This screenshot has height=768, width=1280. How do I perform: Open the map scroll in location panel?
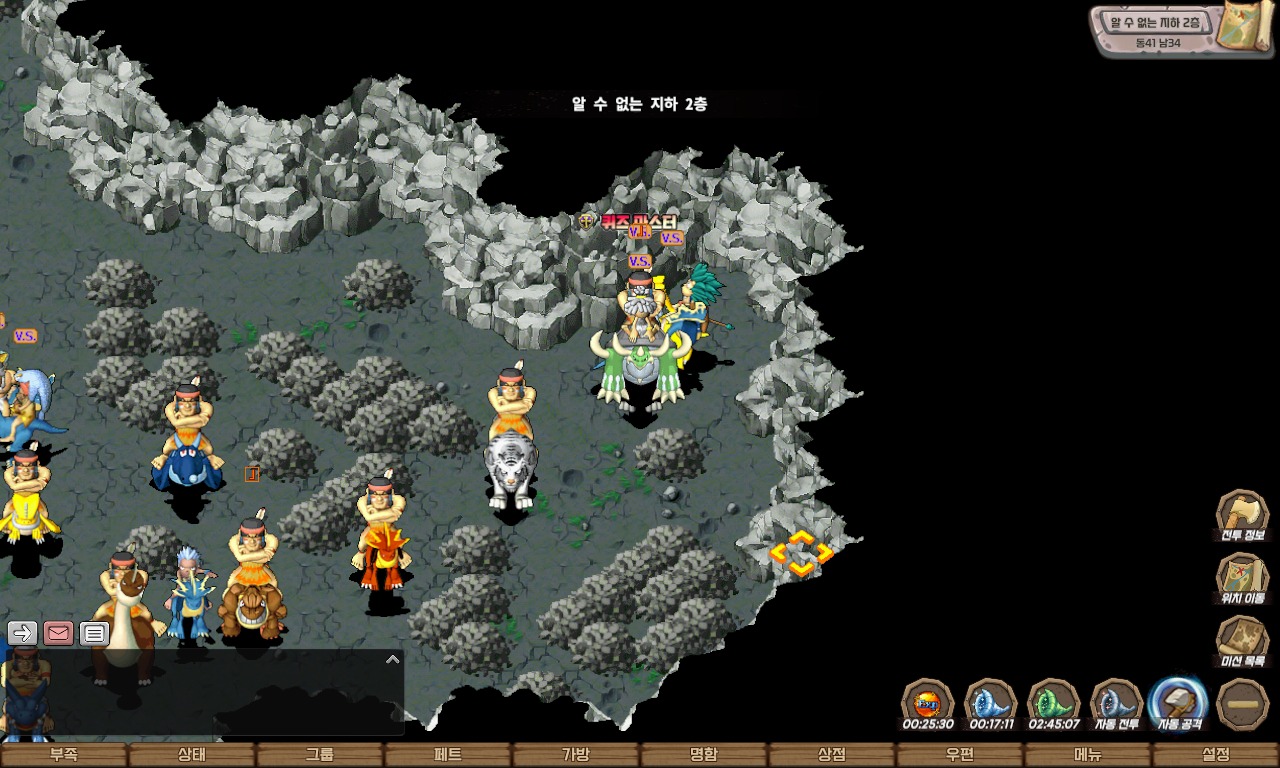tap(1242, 28)
